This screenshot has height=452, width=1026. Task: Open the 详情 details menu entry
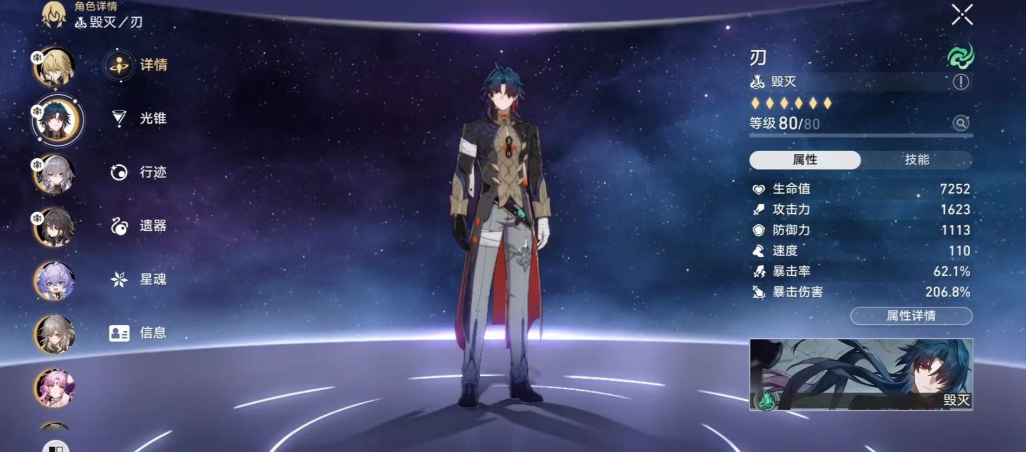(138, 65)
